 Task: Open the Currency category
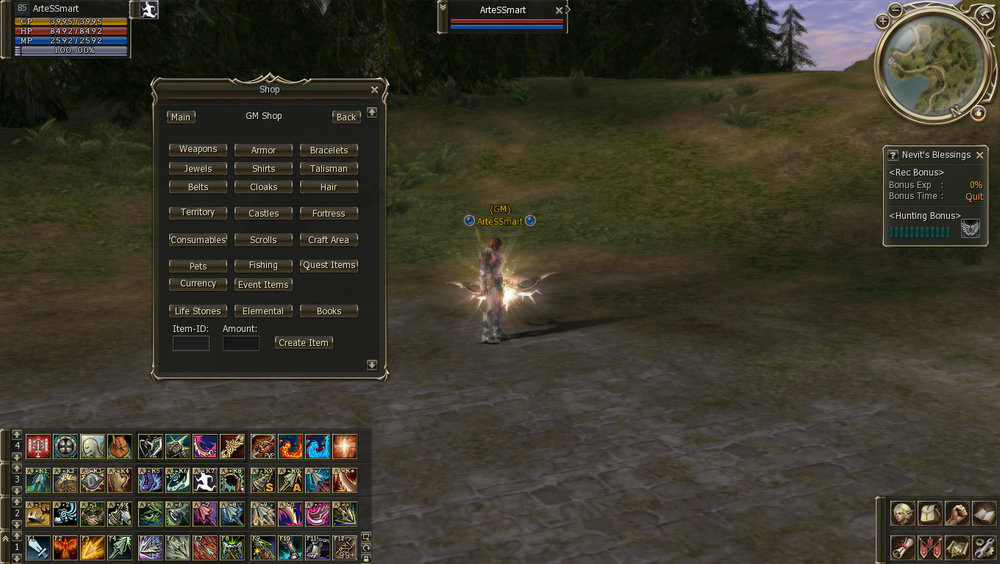point(198,284)
